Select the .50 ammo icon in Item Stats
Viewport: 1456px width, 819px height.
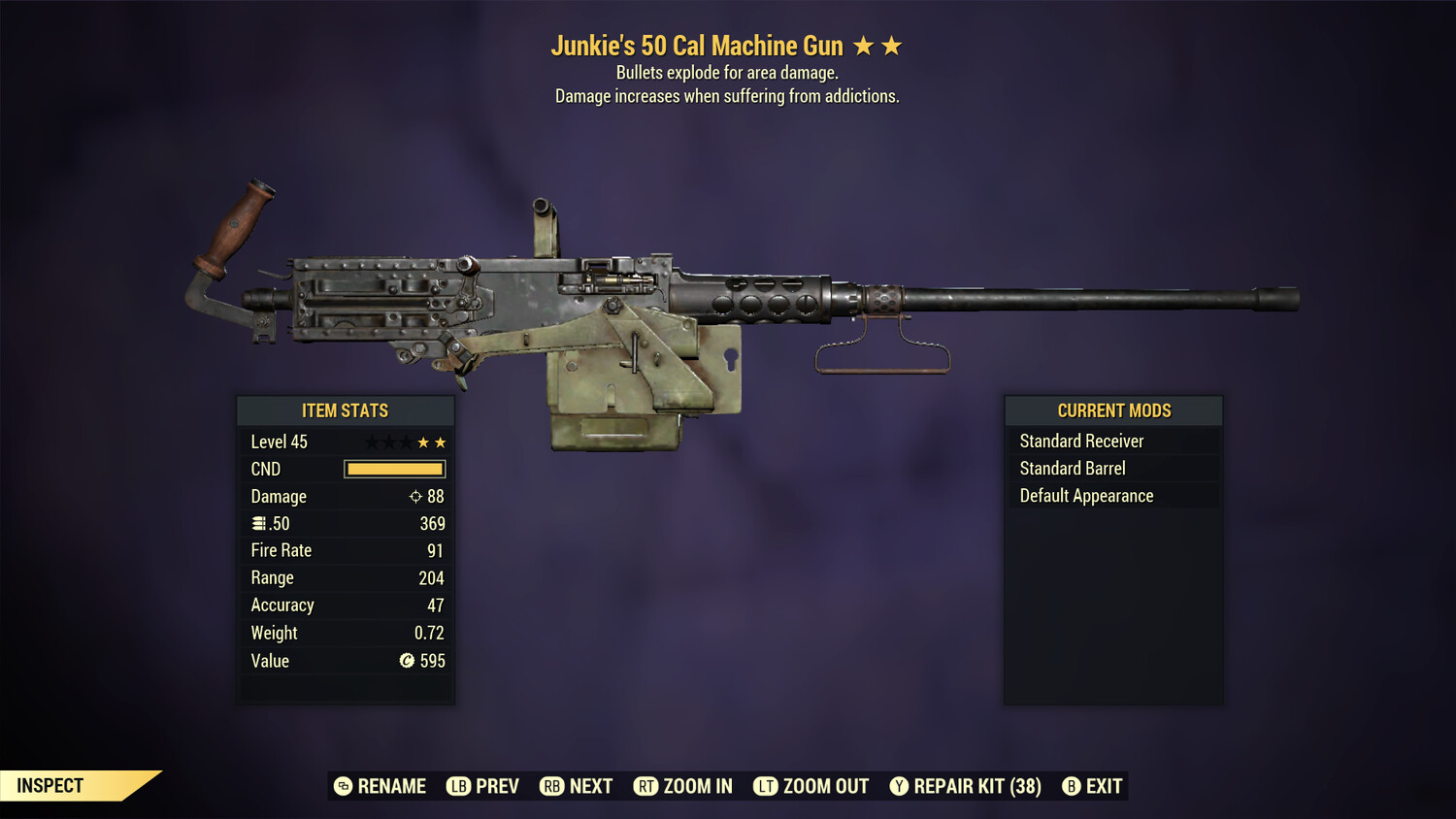tap(260, 523)
